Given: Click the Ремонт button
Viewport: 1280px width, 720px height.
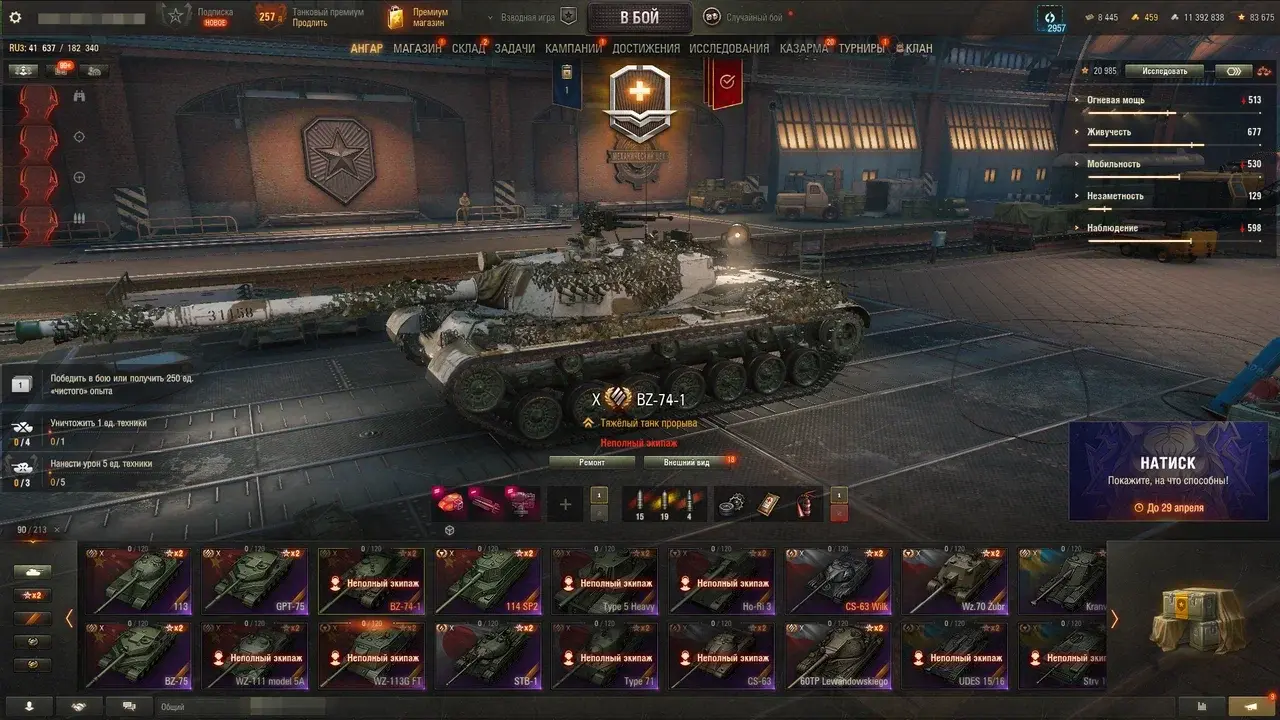Looking at the screenshot, I should [591, 462].
